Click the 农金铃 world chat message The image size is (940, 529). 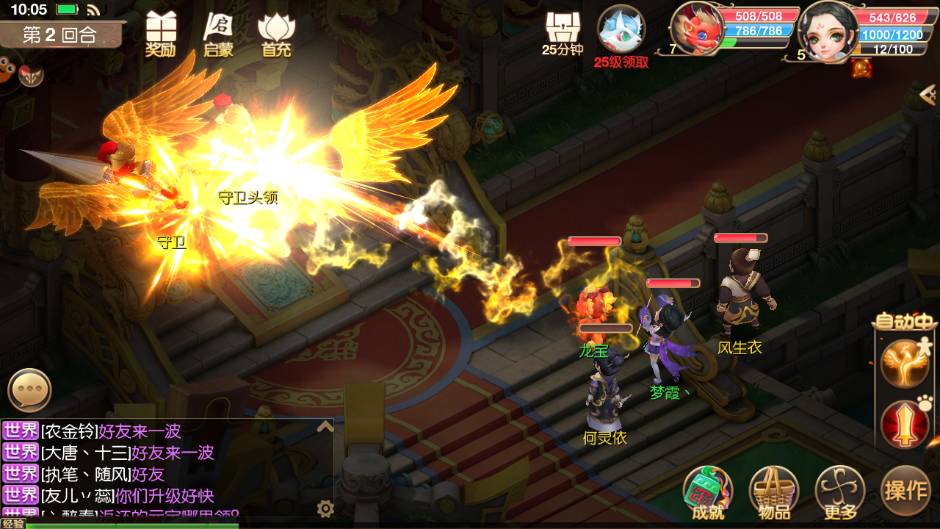[110, 431]
